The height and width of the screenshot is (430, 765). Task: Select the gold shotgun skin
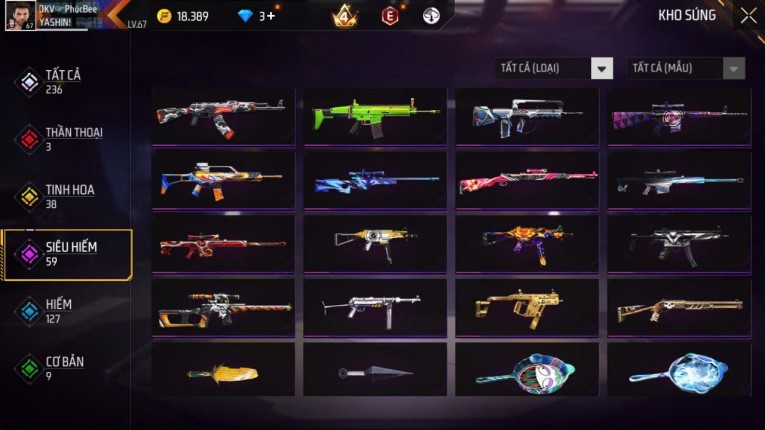(x=679, y=307)
